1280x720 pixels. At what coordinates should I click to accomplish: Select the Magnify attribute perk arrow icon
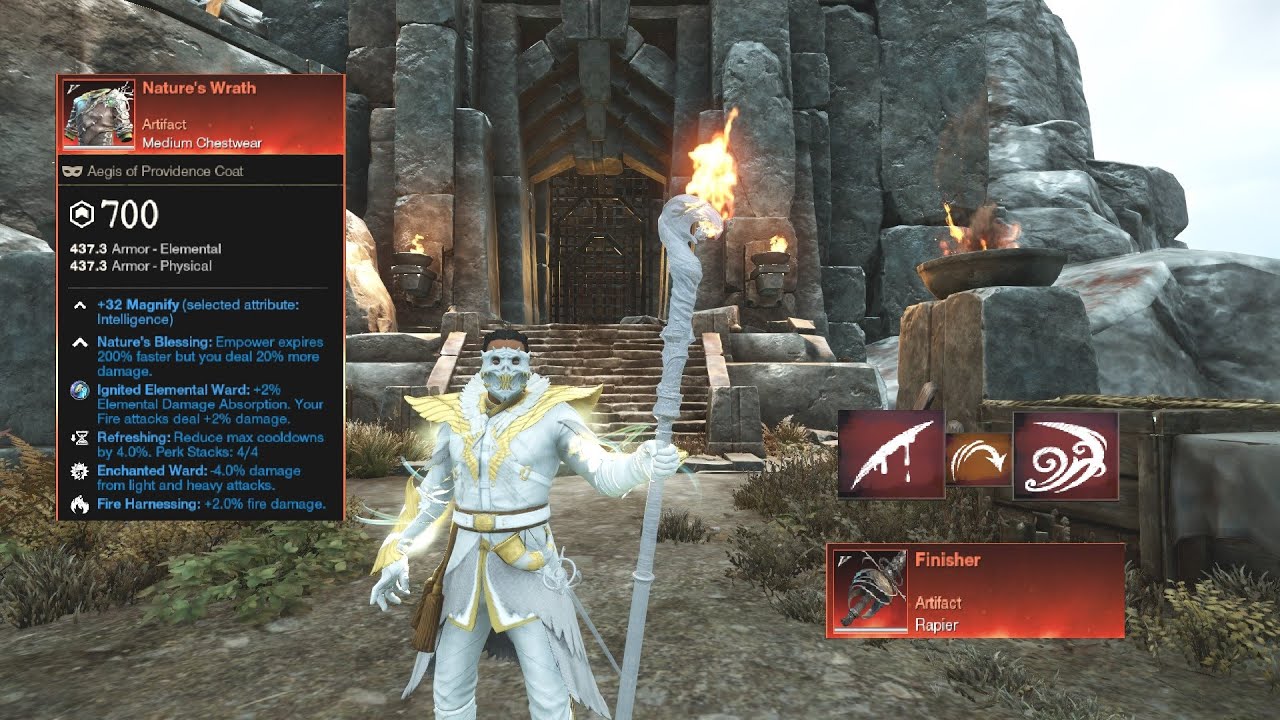pyautogui.click(x=79, y=305)
